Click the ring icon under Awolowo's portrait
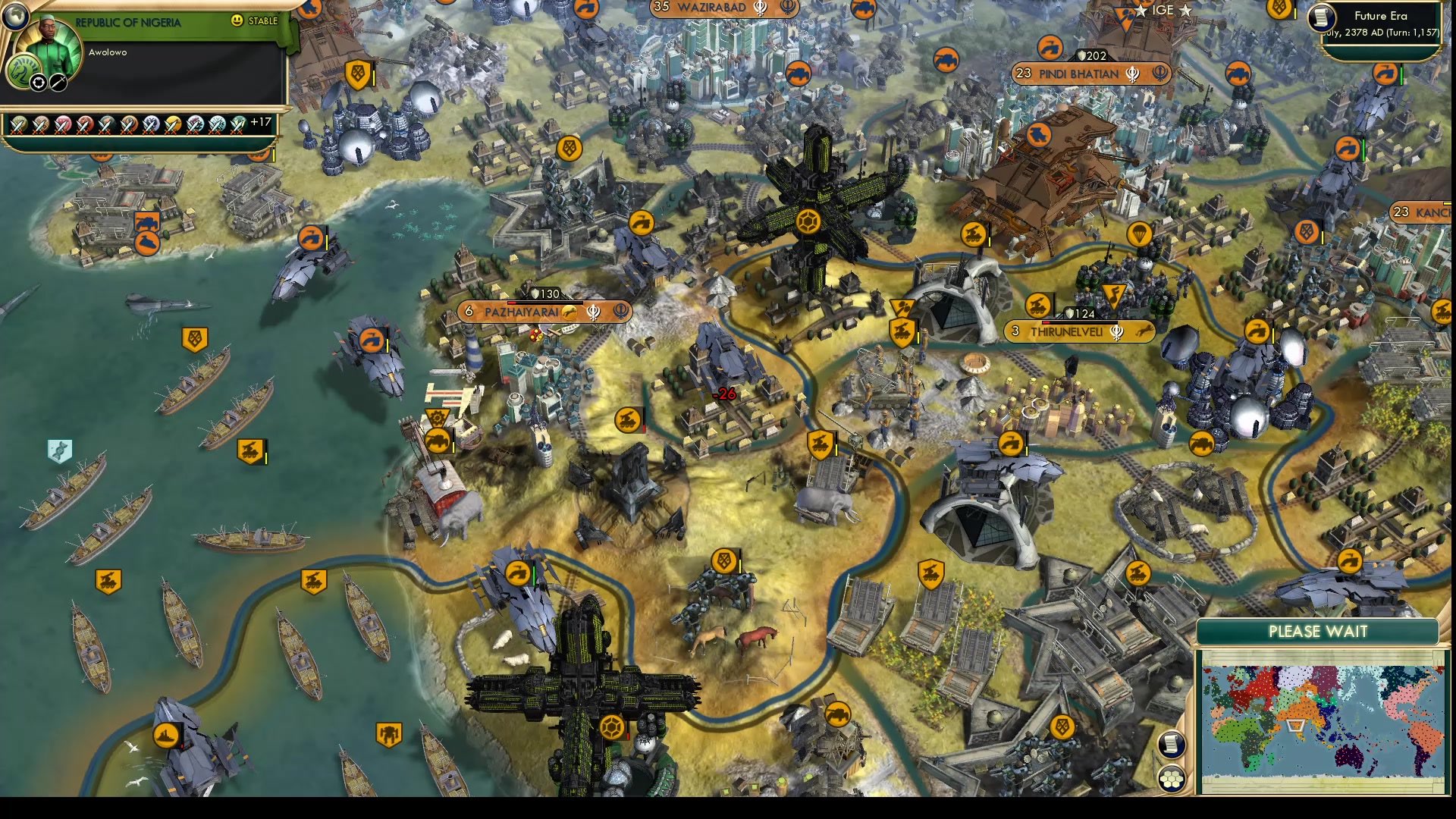The image size is (1456, 819). pos(39,83)
